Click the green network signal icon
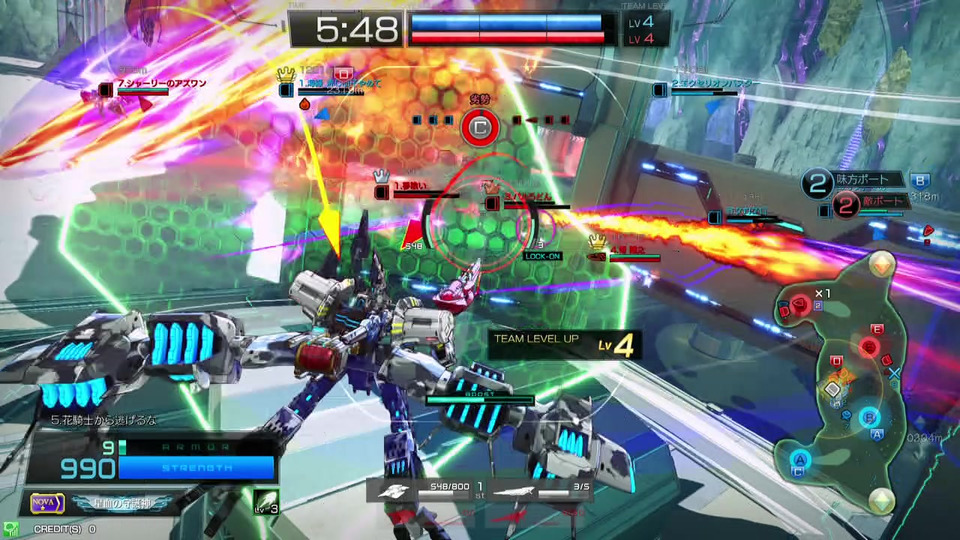This screenshot has height=540, width=960. [x=10, y=528]
